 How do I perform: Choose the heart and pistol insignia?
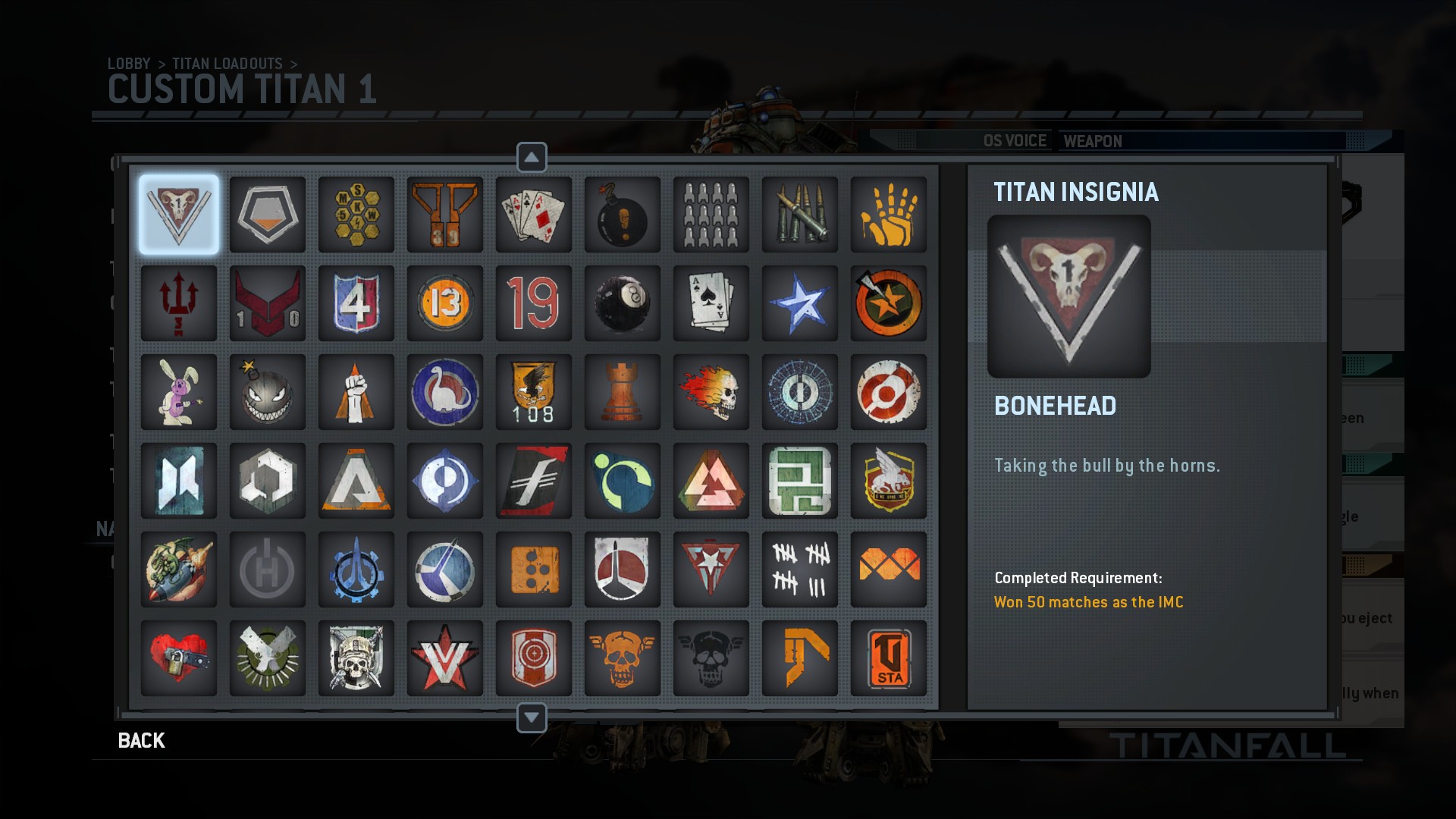[178, 657]
